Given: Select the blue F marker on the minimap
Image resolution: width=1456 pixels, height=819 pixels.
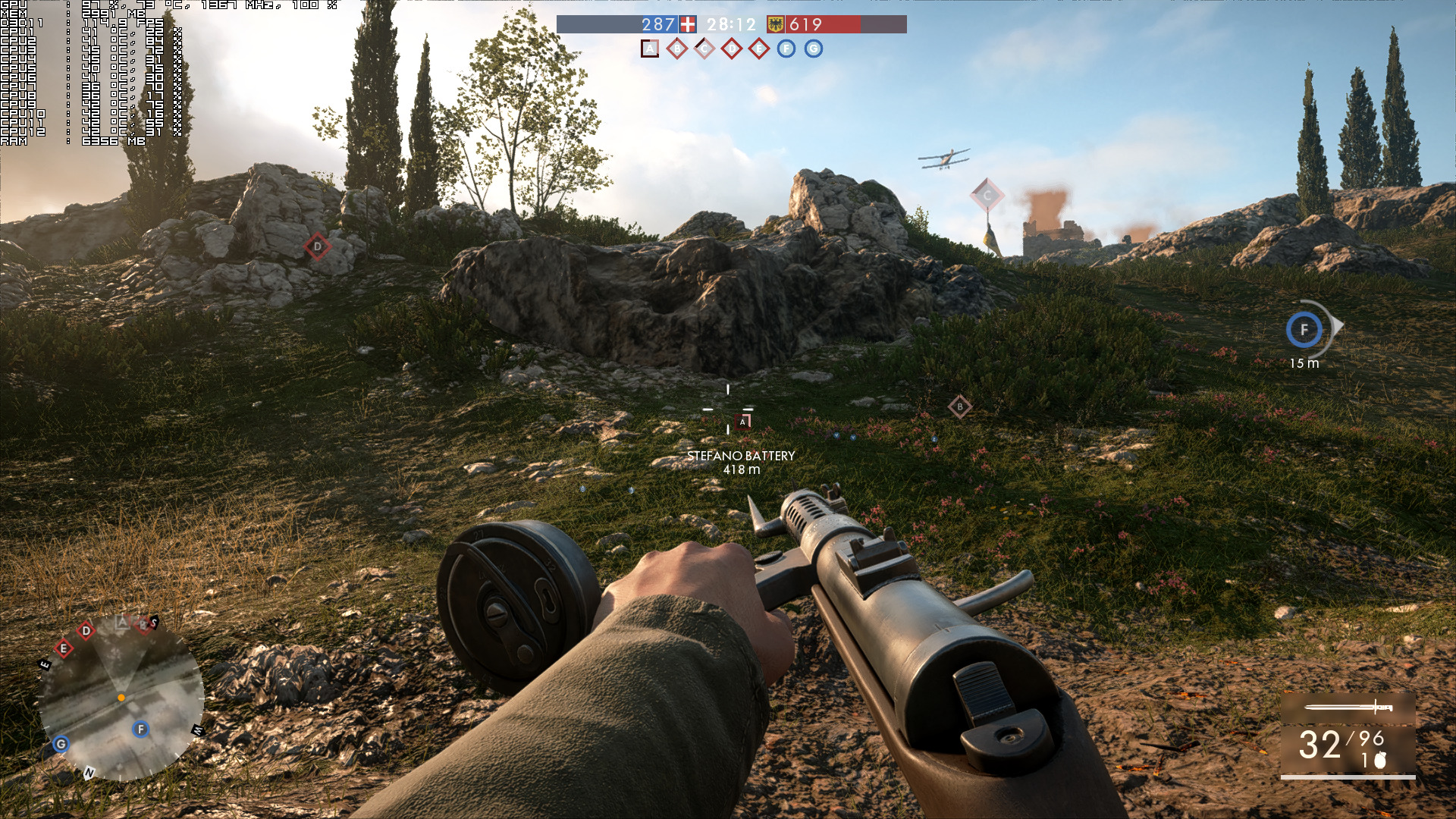Looking at the screenshot, I should coord(141,730).
